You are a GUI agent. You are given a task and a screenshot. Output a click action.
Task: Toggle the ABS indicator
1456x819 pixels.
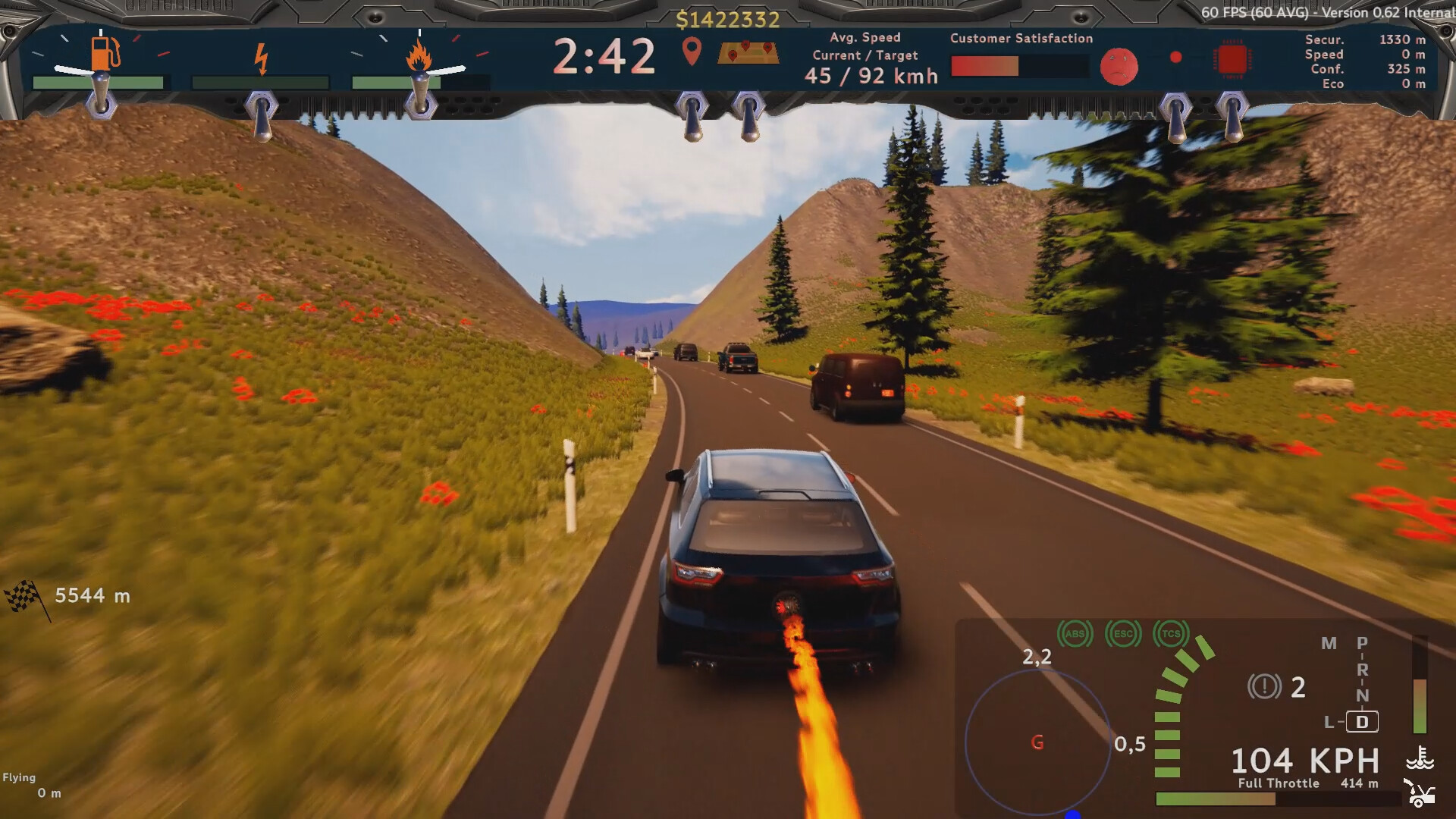pos(1075,634)
